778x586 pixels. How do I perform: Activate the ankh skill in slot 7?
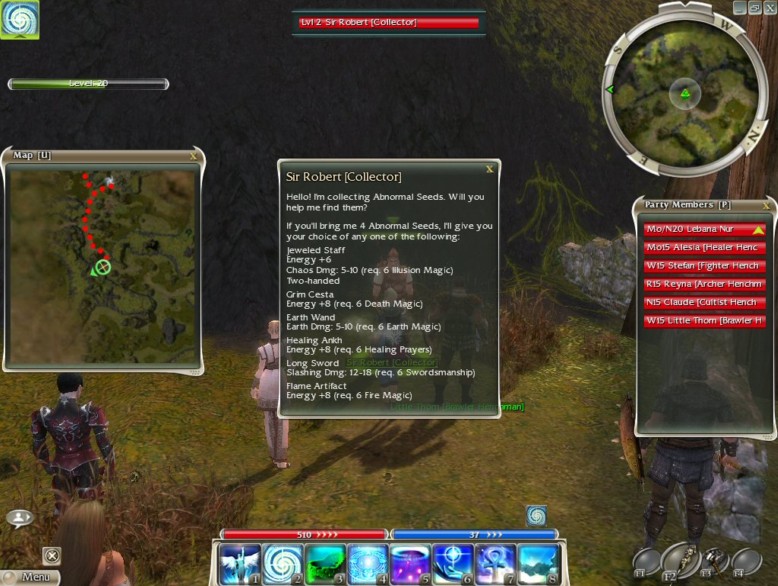pos(496,563)
